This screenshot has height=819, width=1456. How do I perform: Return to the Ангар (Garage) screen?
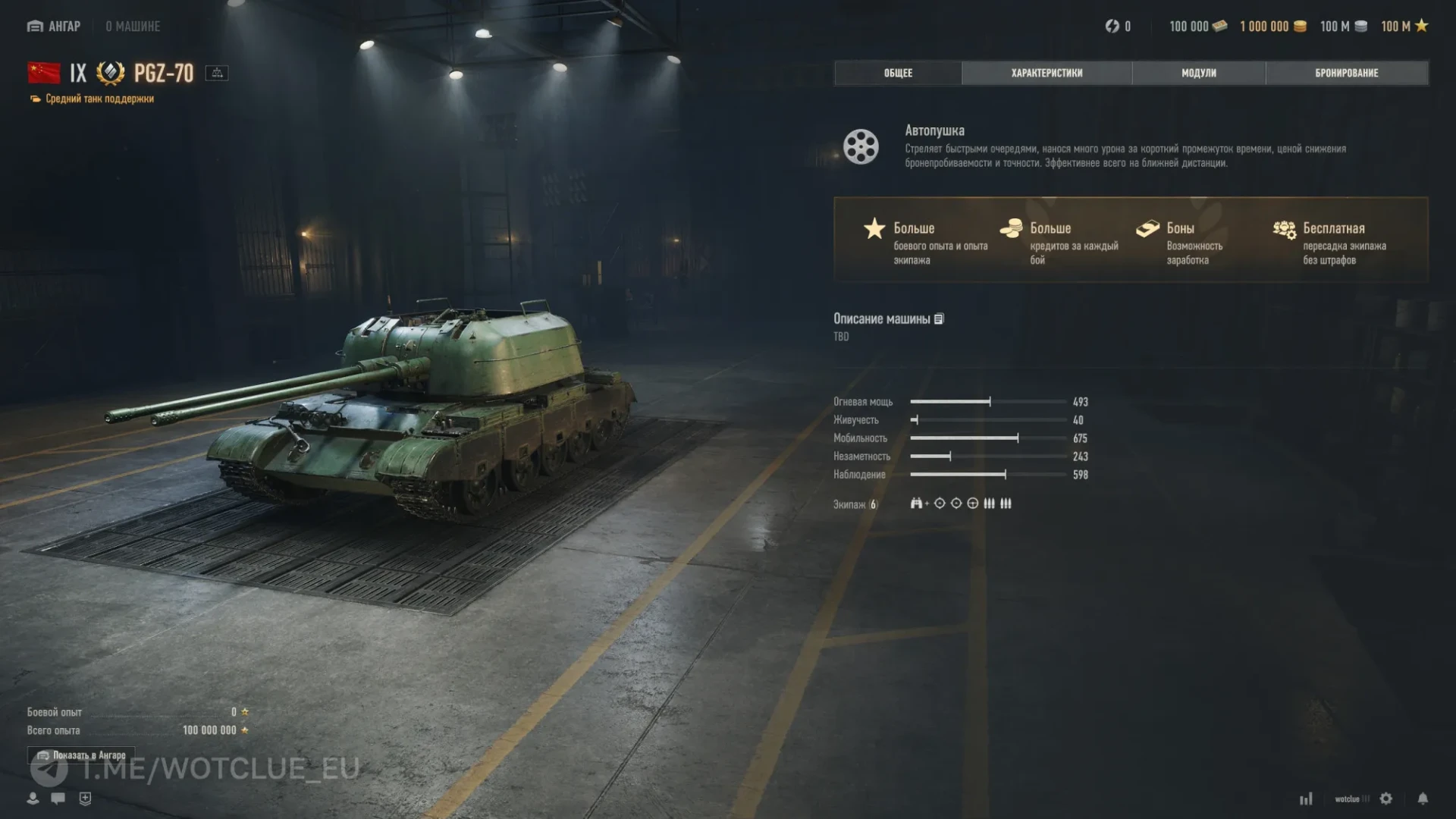(x=54, y=27)
